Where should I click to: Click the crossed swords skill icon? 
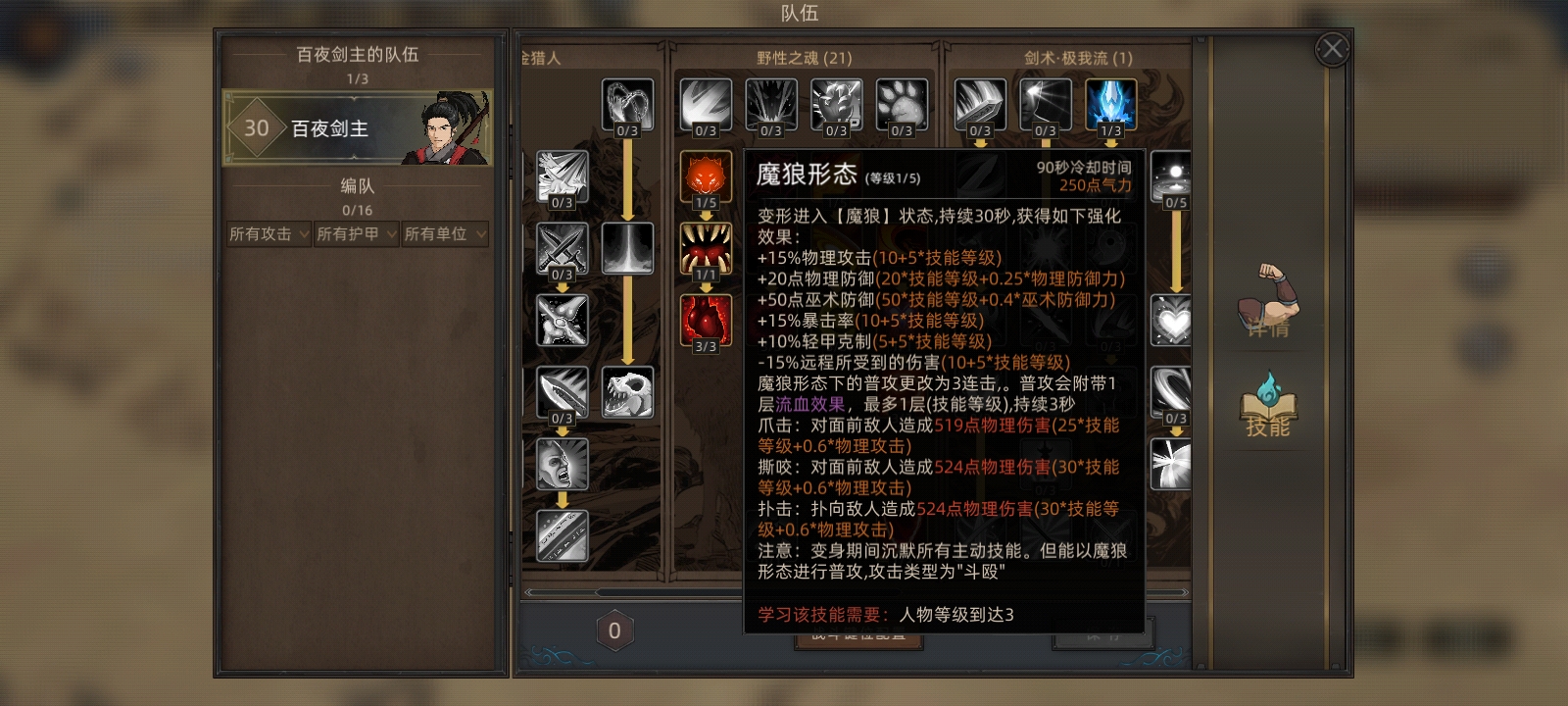click(563, 248)
